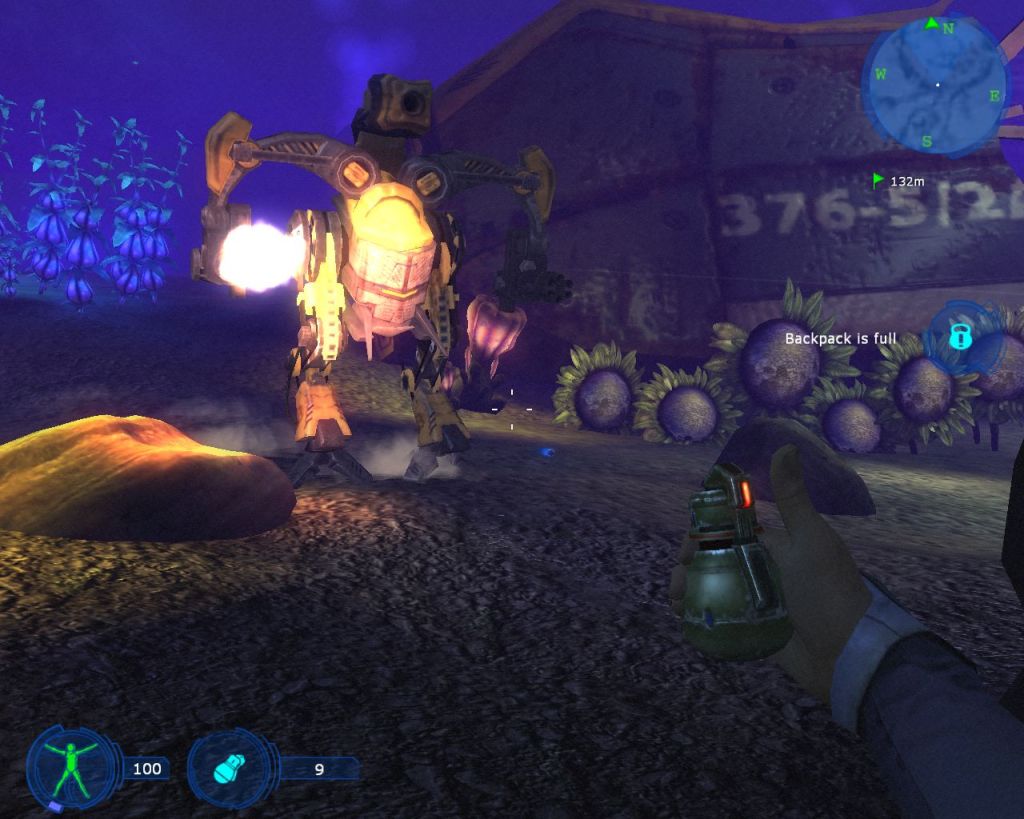Image resolution: width=1024 pixels, height=819 pixels.
Task: Click the circular compass minimap
Action: [934, 85]
